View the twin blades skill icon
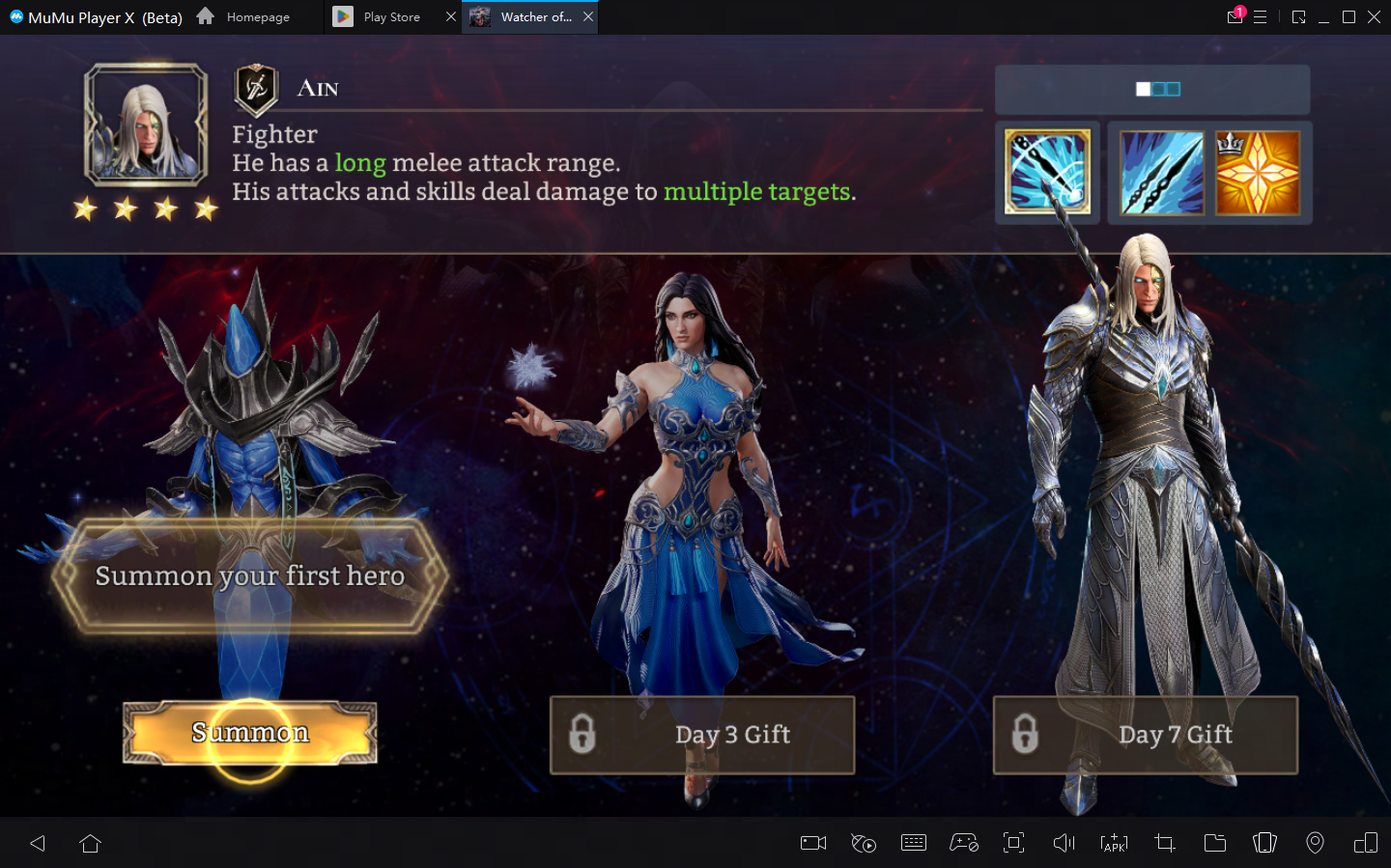 click(1161, 173)
